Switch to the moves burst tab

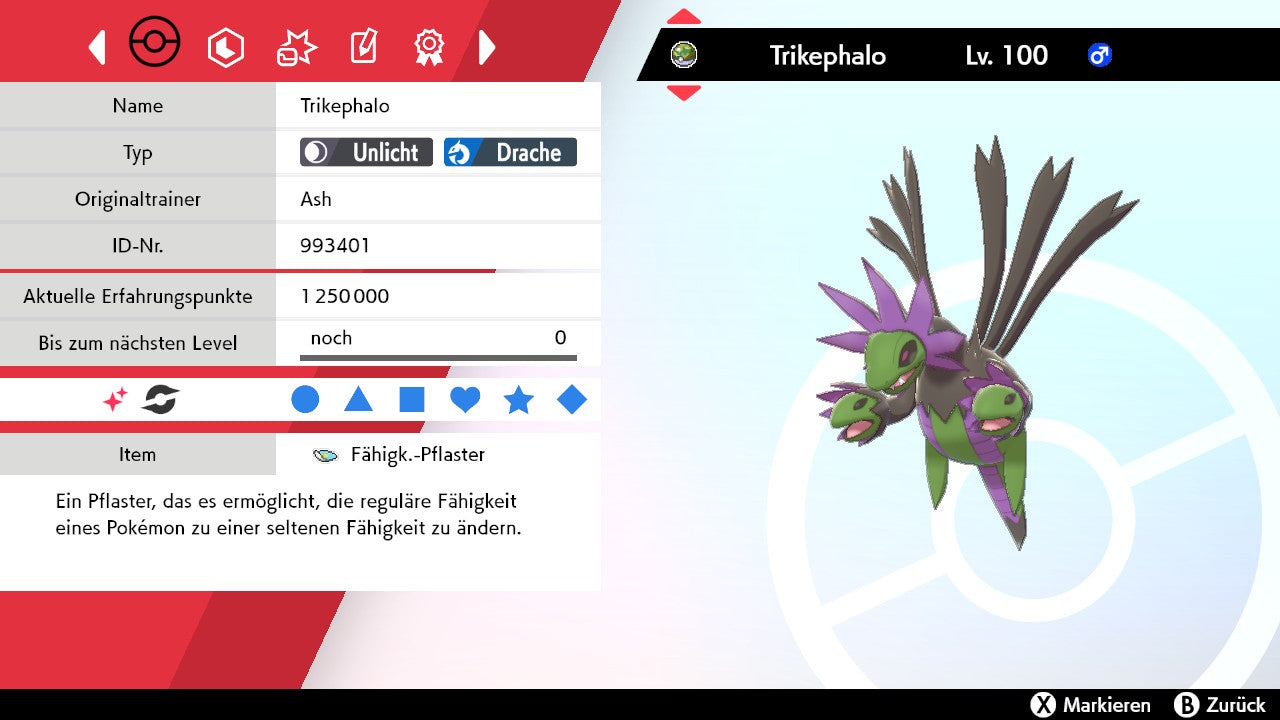click(296, 47)
